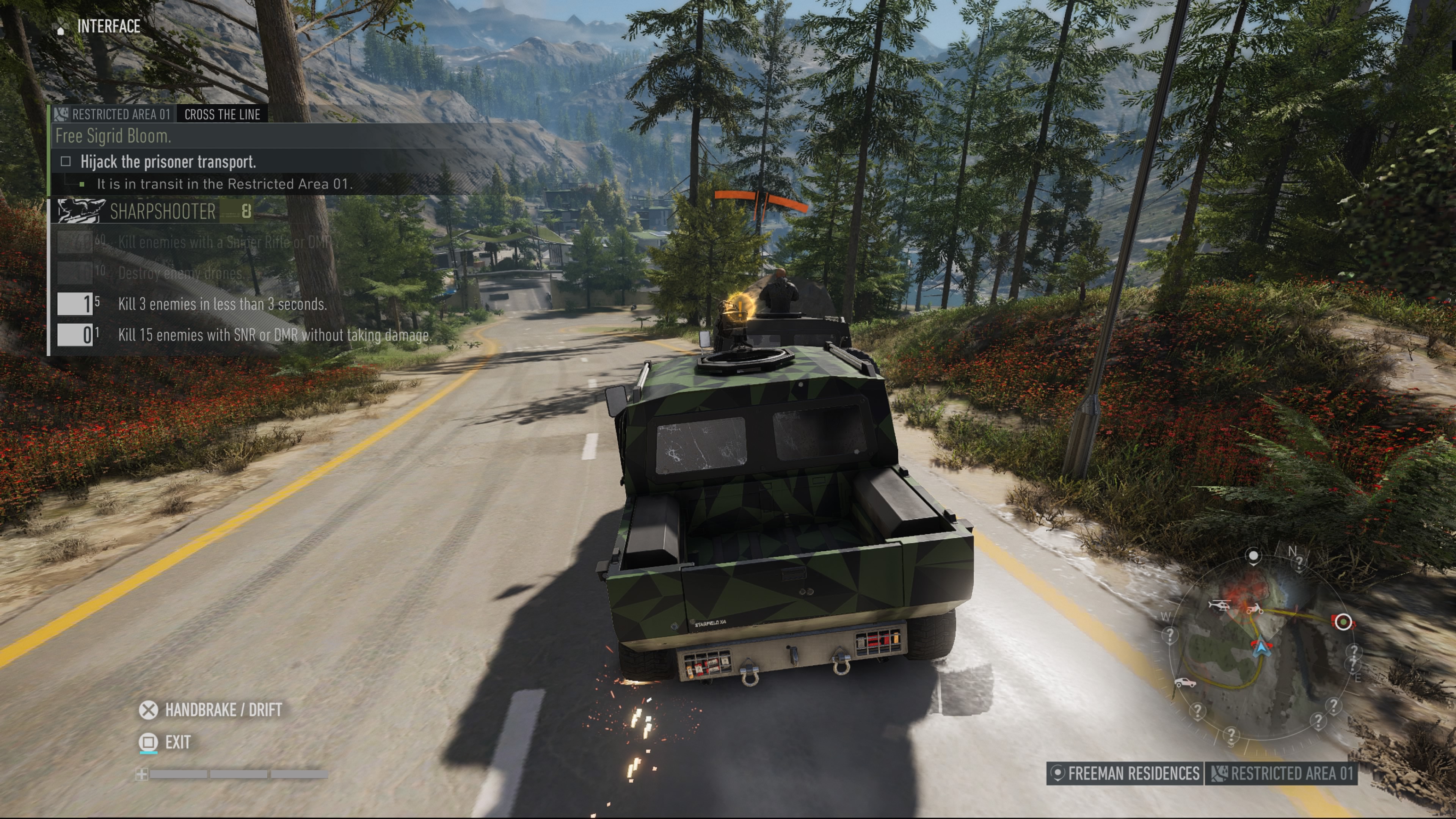Viewport: 1456px width, 819px height.
Task: Open the Sharpshooter class panel header
Action: click(x=162, y=212)
